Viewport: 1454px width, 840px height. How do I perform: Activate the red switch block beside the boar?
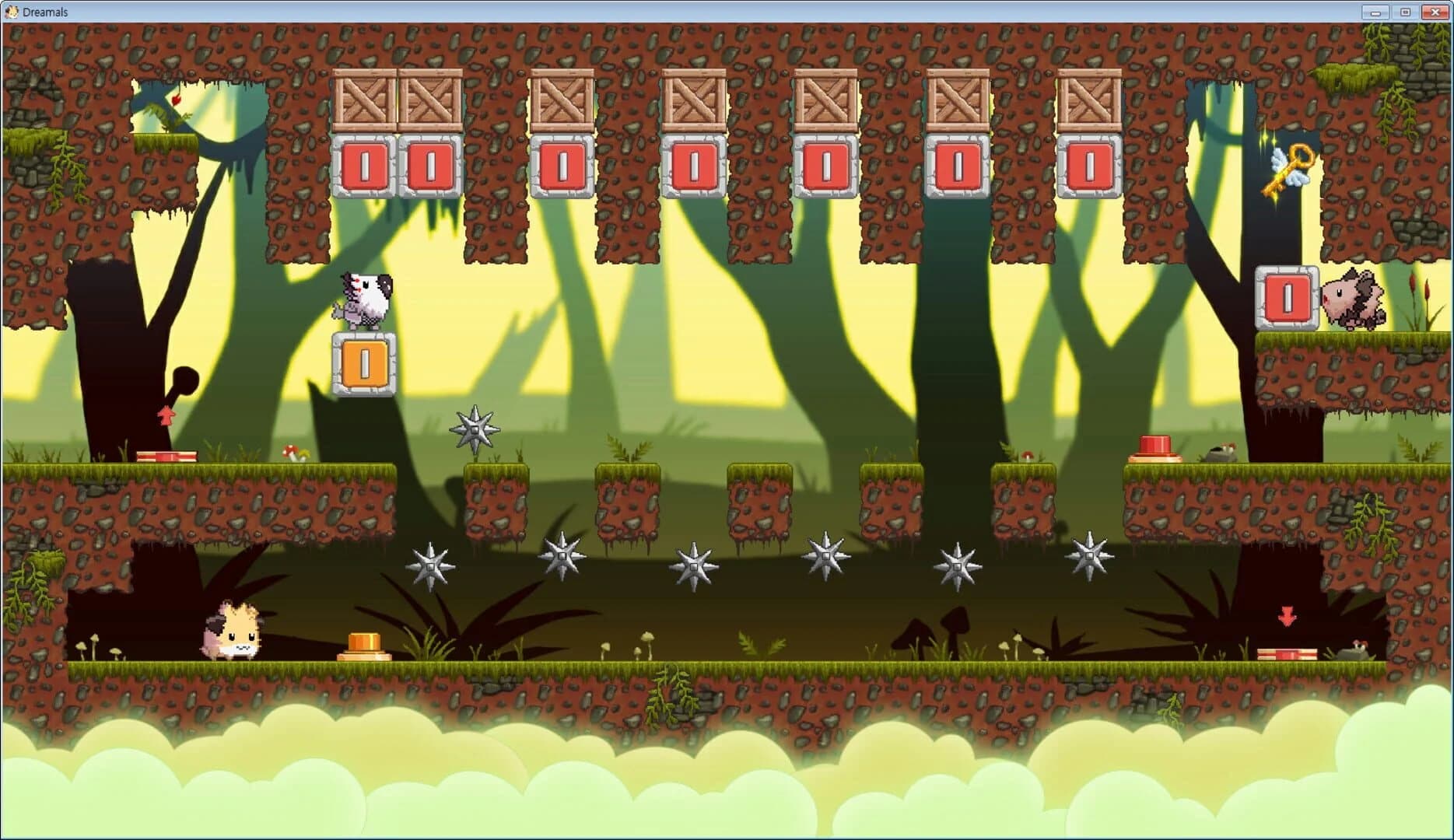tap(1288, 295)
